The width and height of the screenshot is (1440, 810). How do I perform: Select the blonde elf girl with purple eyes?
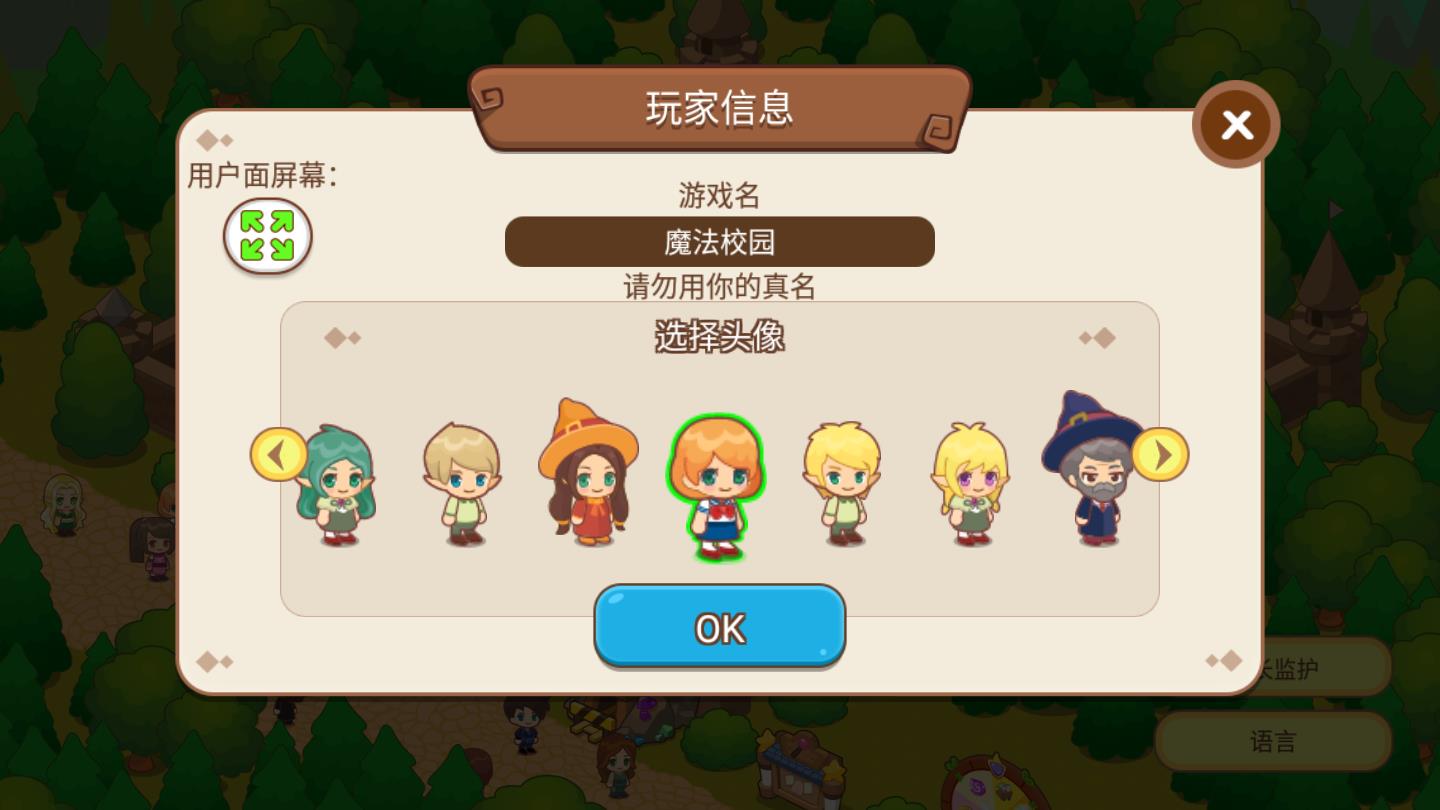tap(968, 490)
